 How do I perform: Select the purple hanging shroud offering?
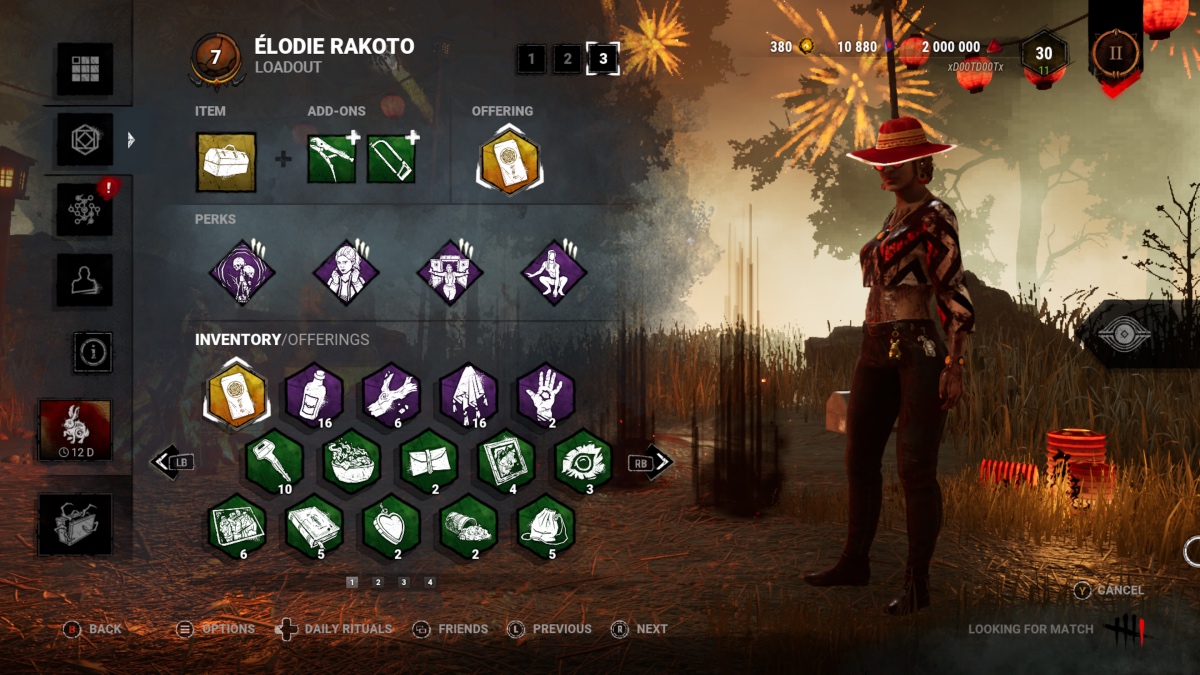[x=469, y=391]
